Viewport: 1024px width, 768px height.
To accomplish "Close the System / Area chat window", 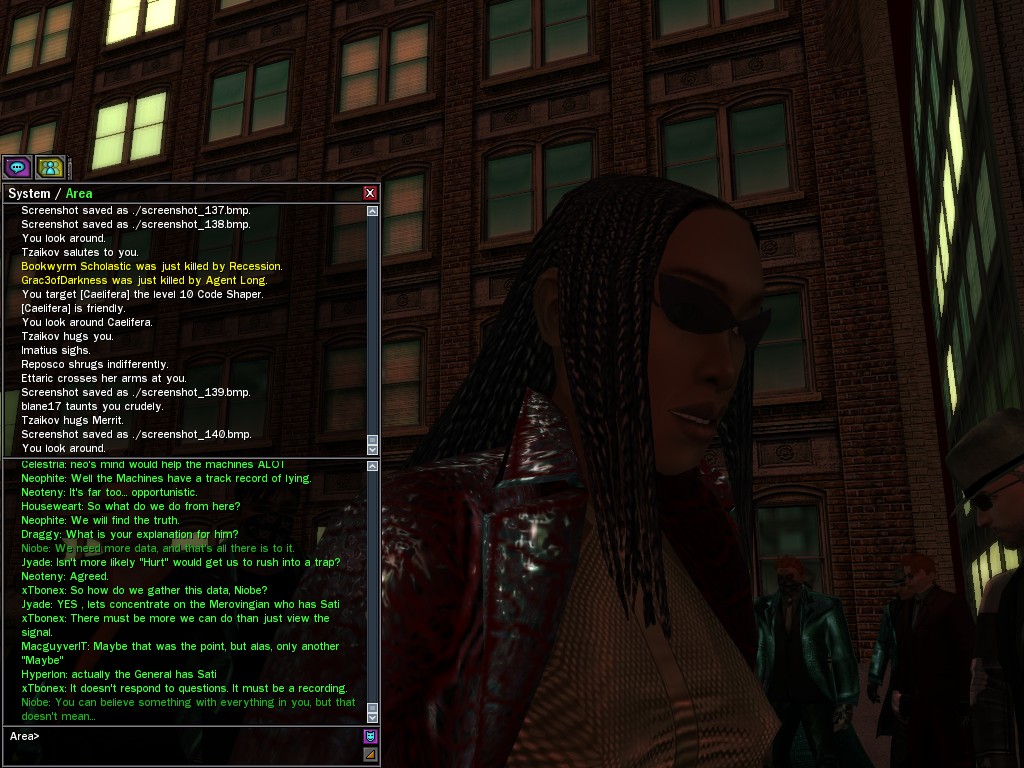I will point(370,193).
